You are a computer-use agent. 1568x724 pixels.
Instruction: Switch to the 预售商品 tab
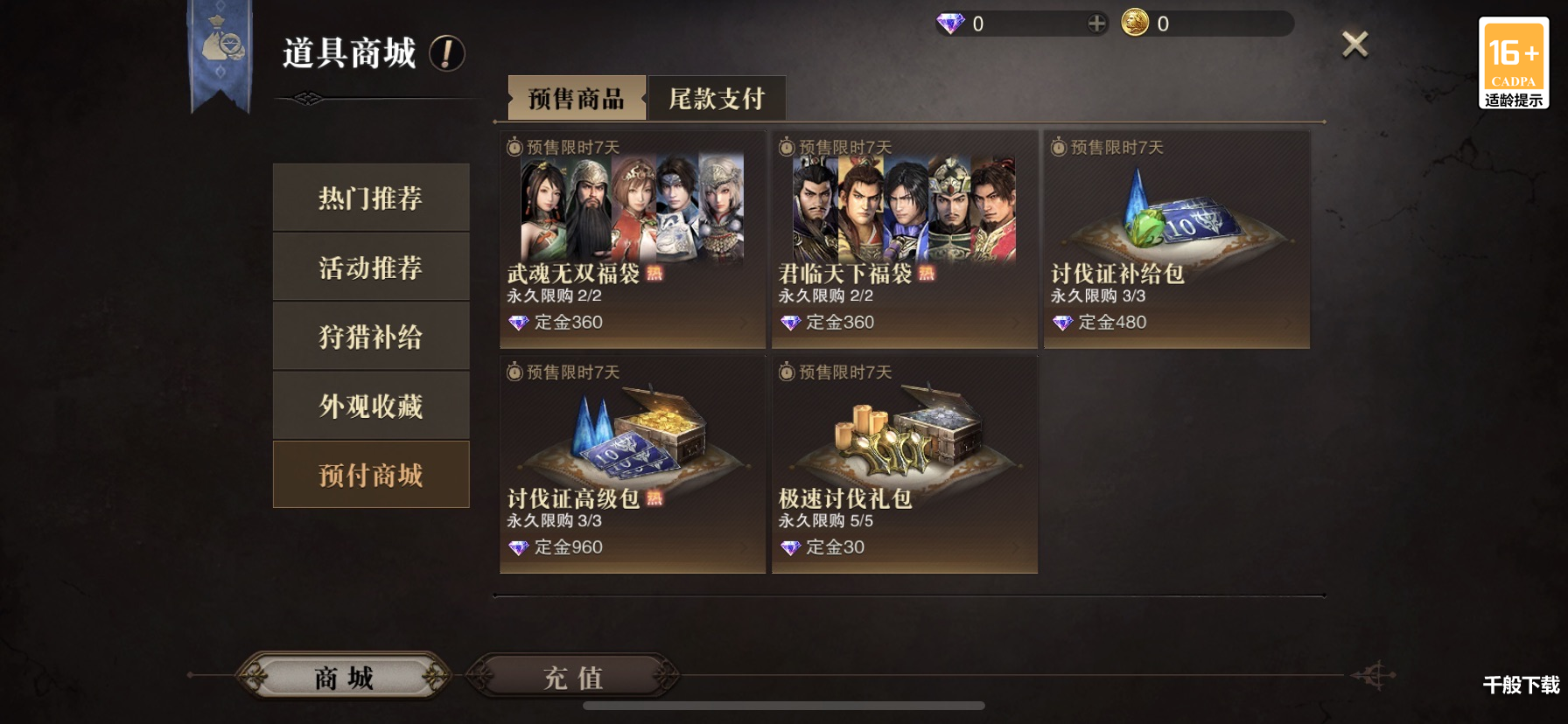[577, 98]
